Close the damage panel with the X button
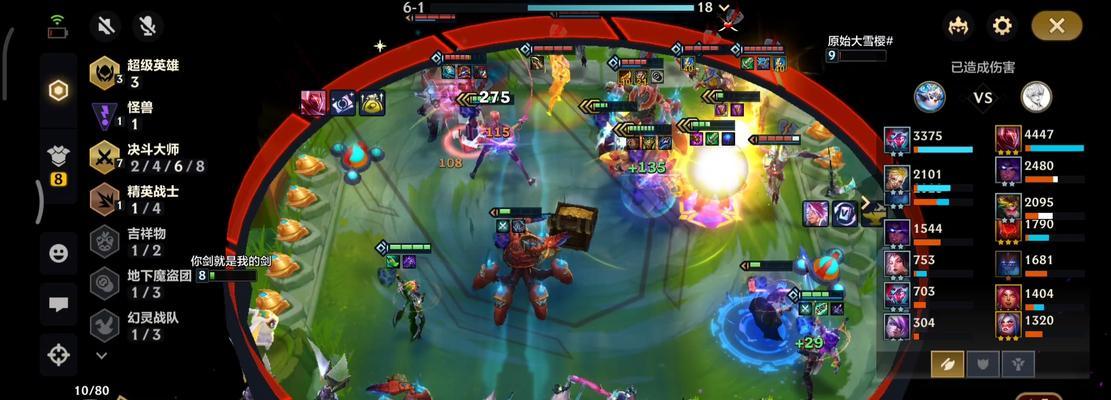Image resolution: width=1111 pixels, height=400 pixels. point(1057,25)
